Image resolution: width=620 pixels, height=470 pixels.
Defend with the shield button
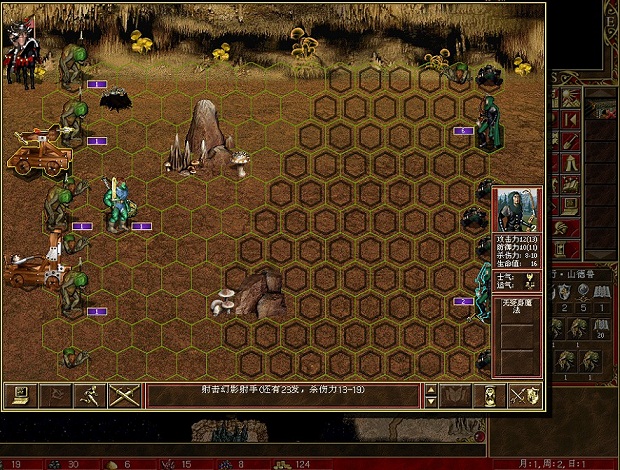pyautogui.click(x=526, y=396)
